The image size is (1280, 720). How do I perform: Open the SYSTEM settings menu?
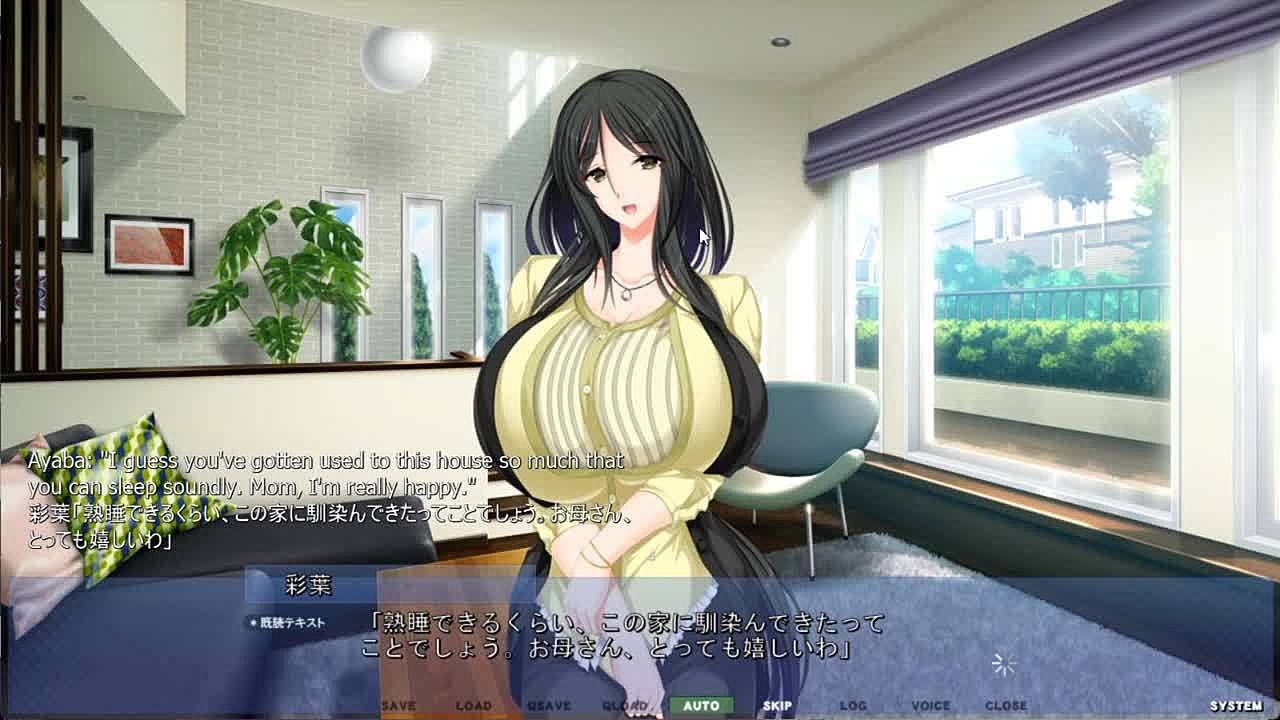[1236, 706]
